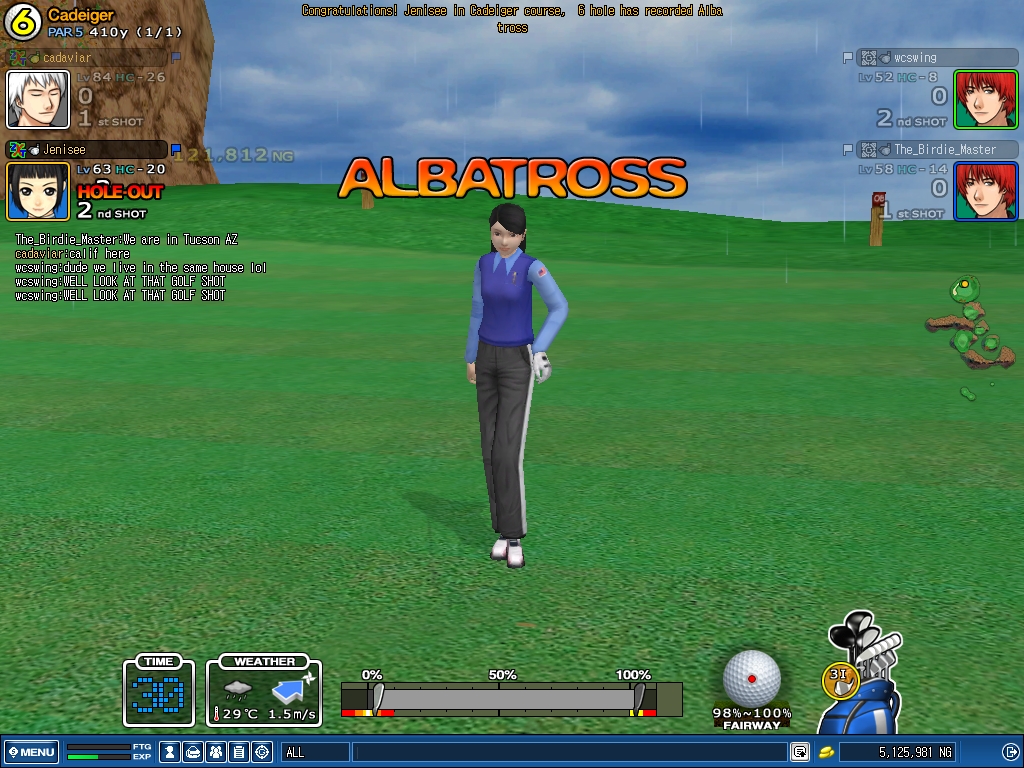Click the single player profile icon

pyautogui.click(x=170, y=752)
